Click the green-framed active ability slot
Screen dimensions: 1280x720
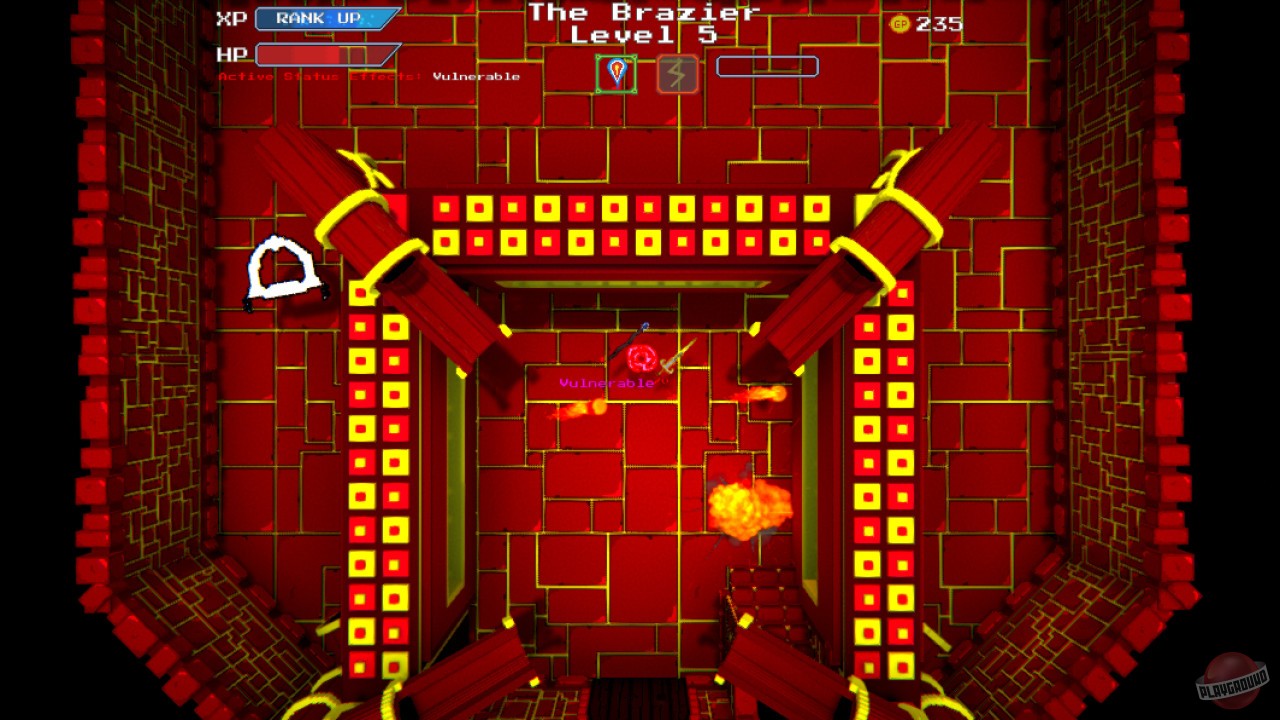(615, 72)
